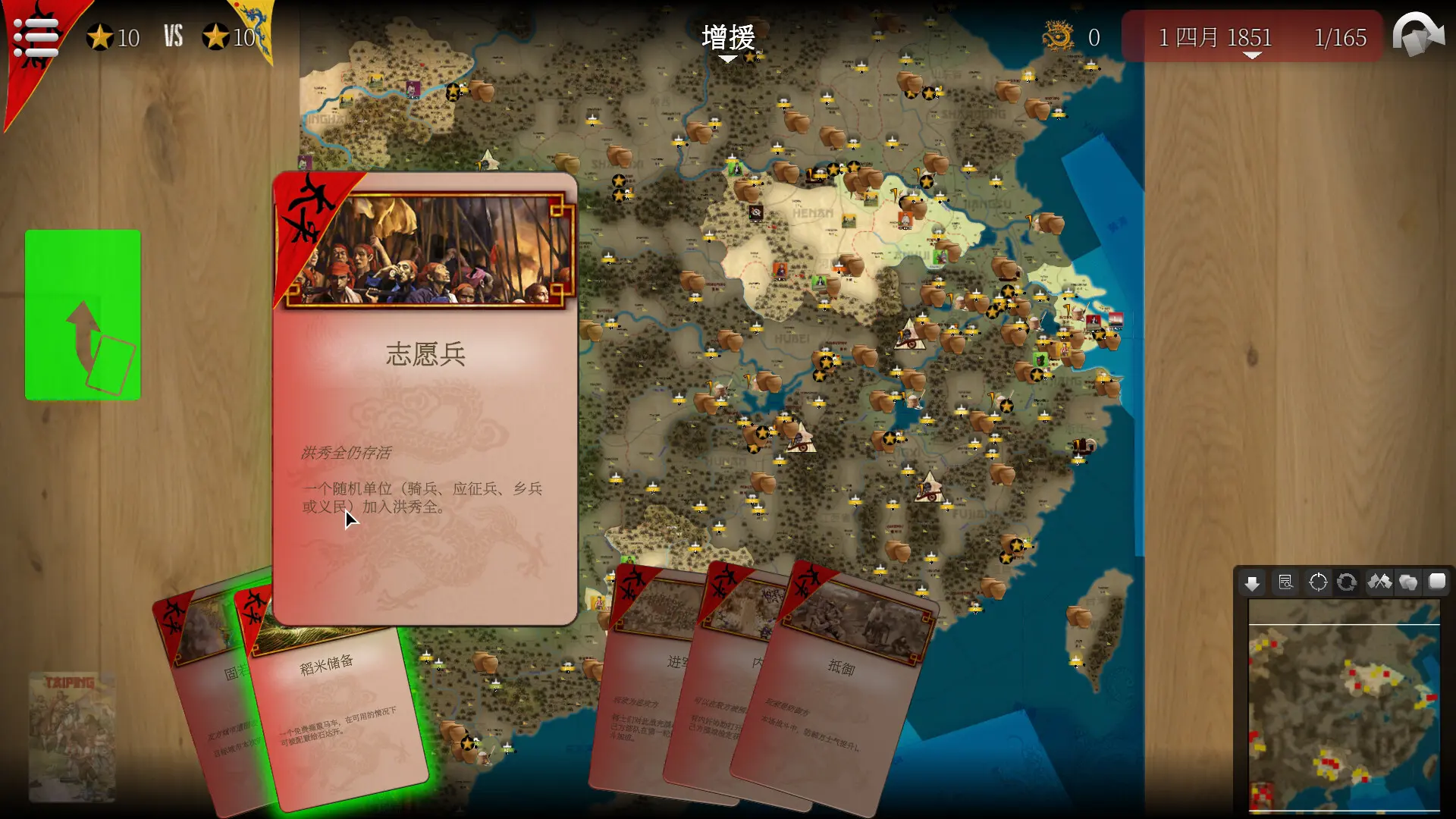This screenshot has height=819, width=1456.
Task: Toggle the supply pots map filter
Action: (1408, 582)
